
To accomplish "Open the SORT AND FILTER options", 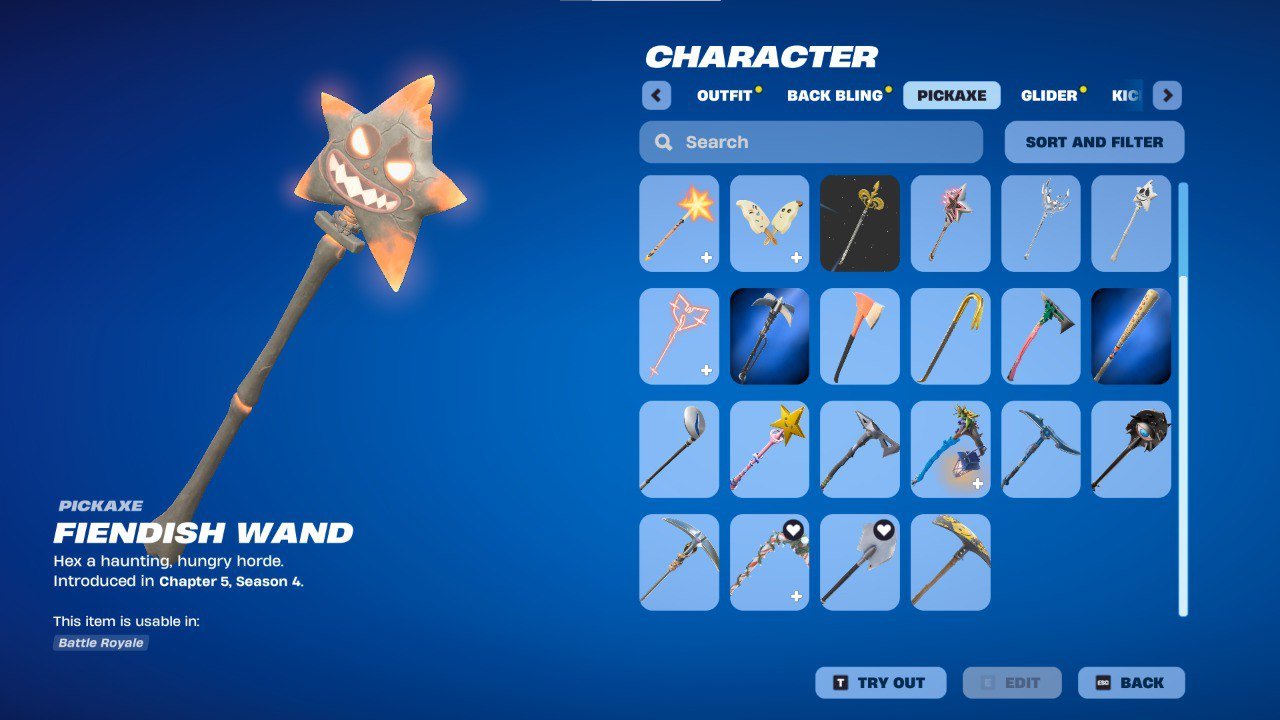I will (x=1093, y=141).
